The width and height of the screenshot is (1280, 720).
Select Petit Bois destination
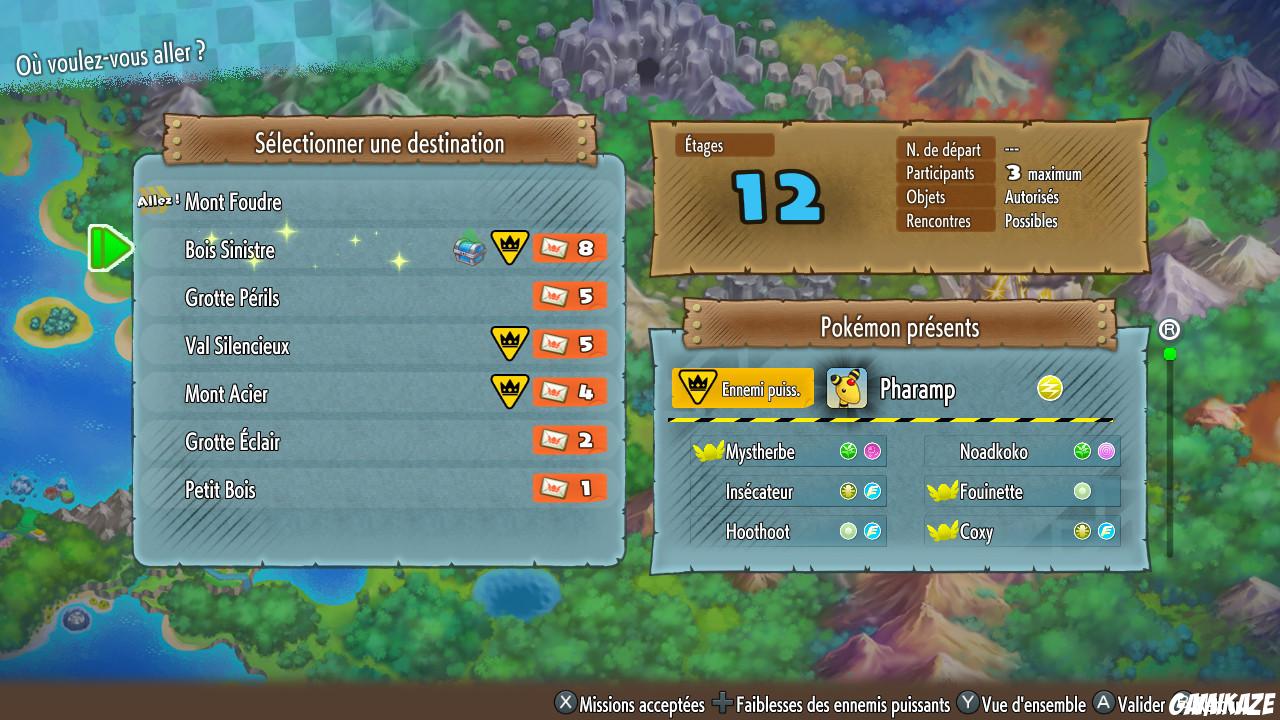tap(223, 490)
